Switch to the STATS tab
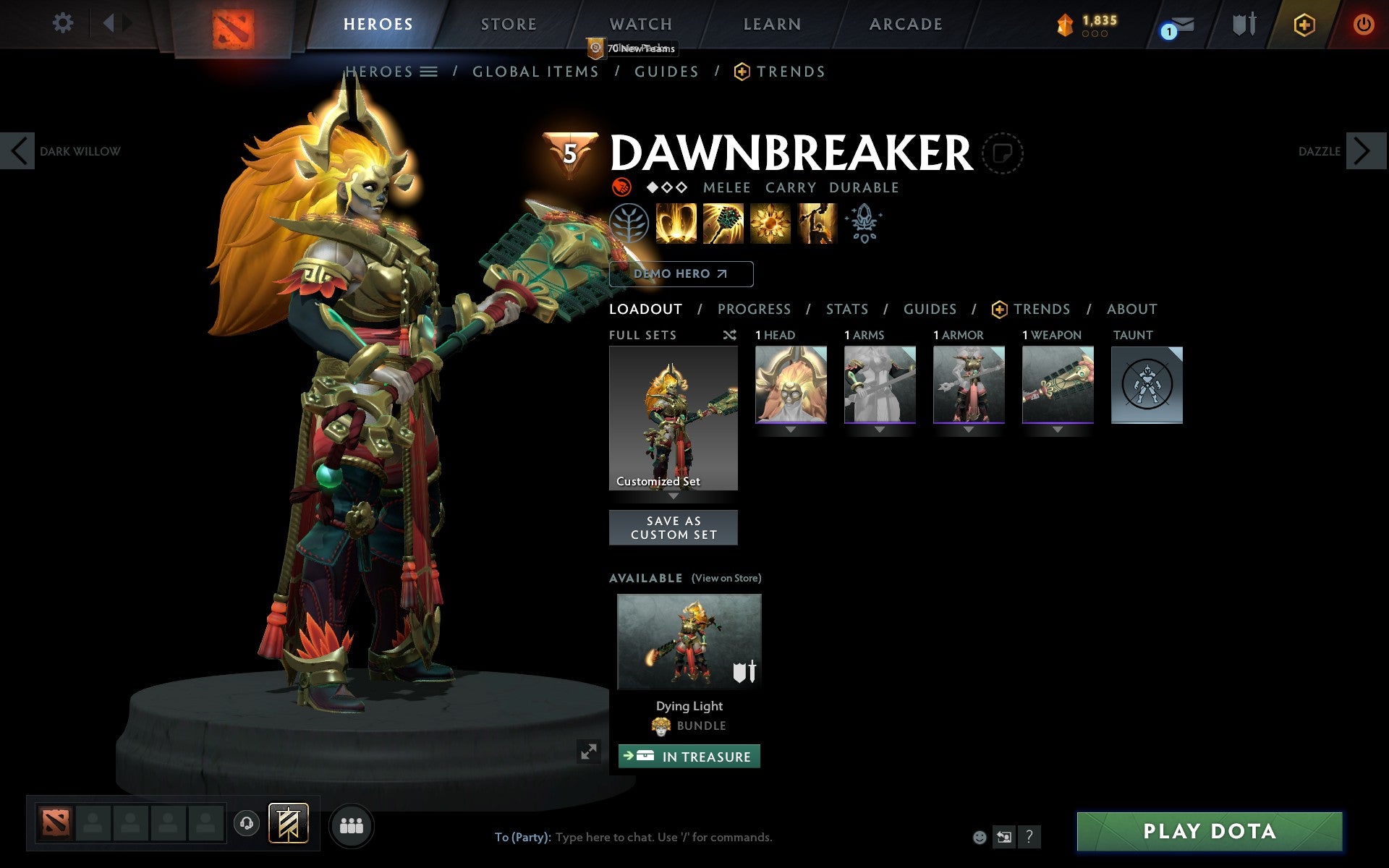 point(846,309)
